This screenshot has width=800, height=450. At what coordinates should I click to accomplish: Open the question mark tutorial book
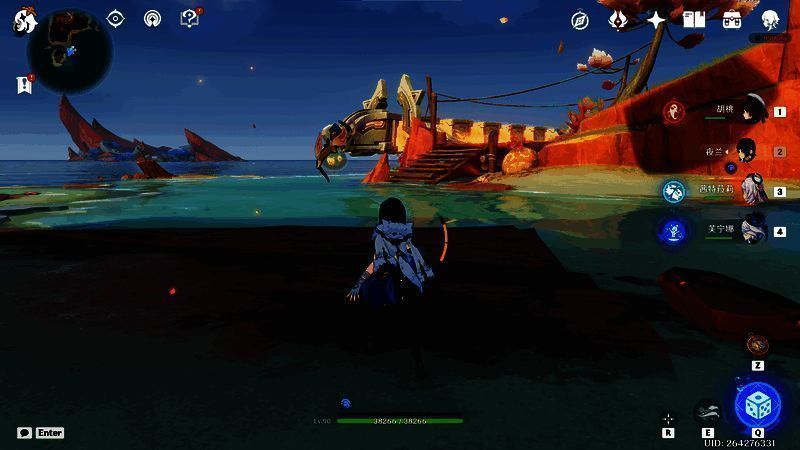pyautogui.click(x=189, y=18)
